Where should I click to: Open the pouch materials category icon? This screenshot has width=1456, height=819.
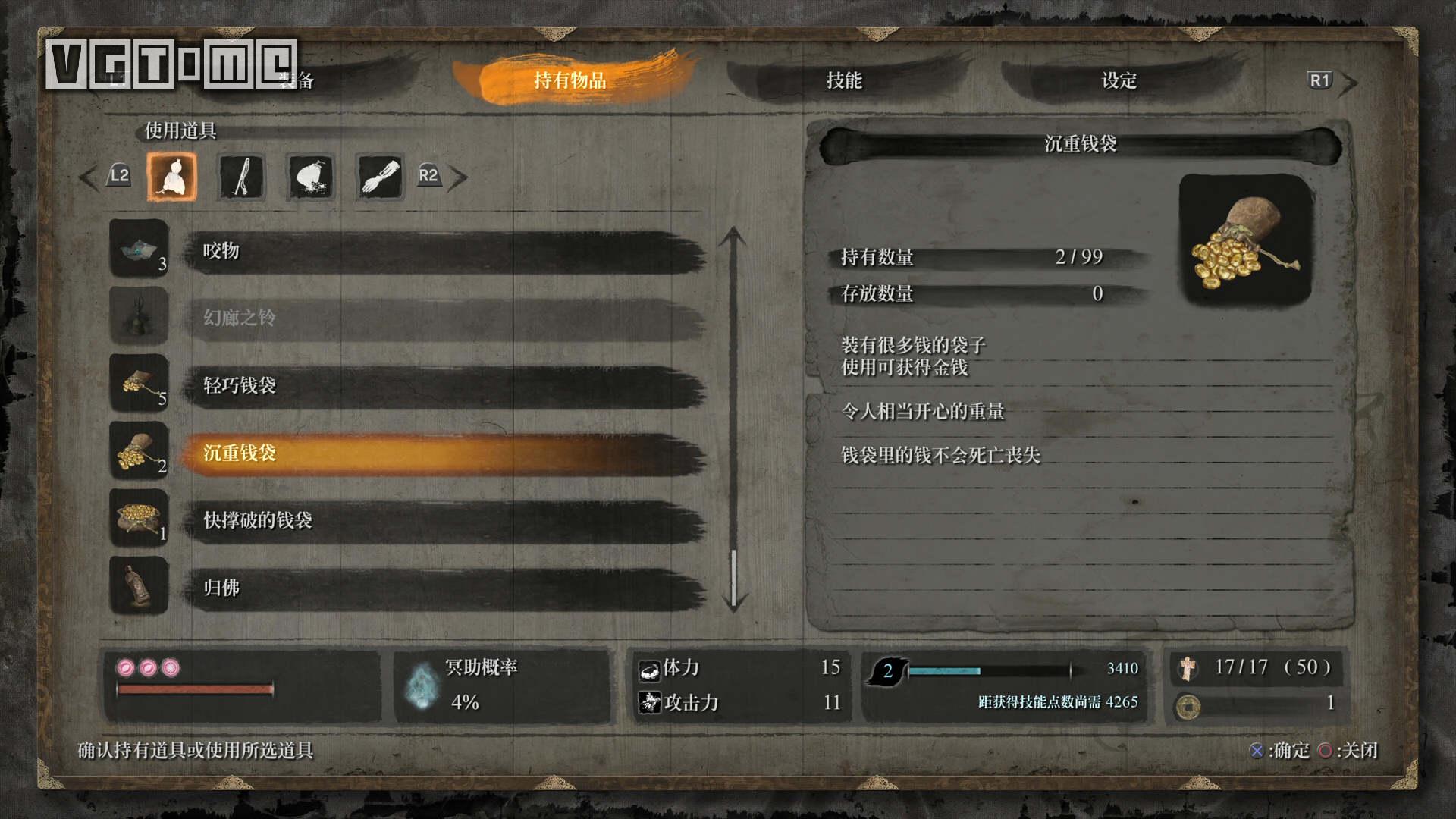[x=310, y=177]
